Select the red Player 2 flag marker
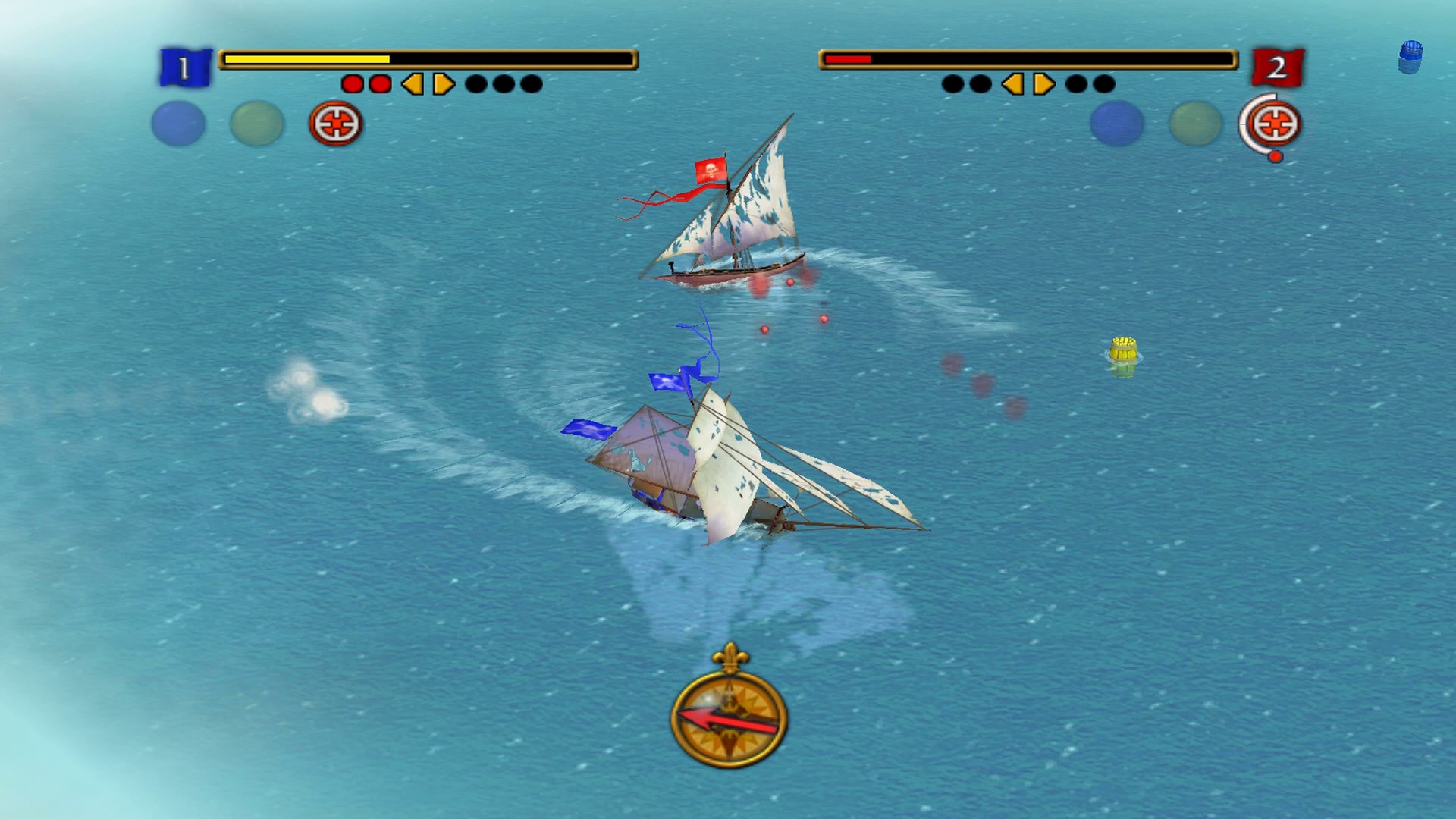Screen dimensions: 1456x819 pyautogui.click(x=1280, y=67)
